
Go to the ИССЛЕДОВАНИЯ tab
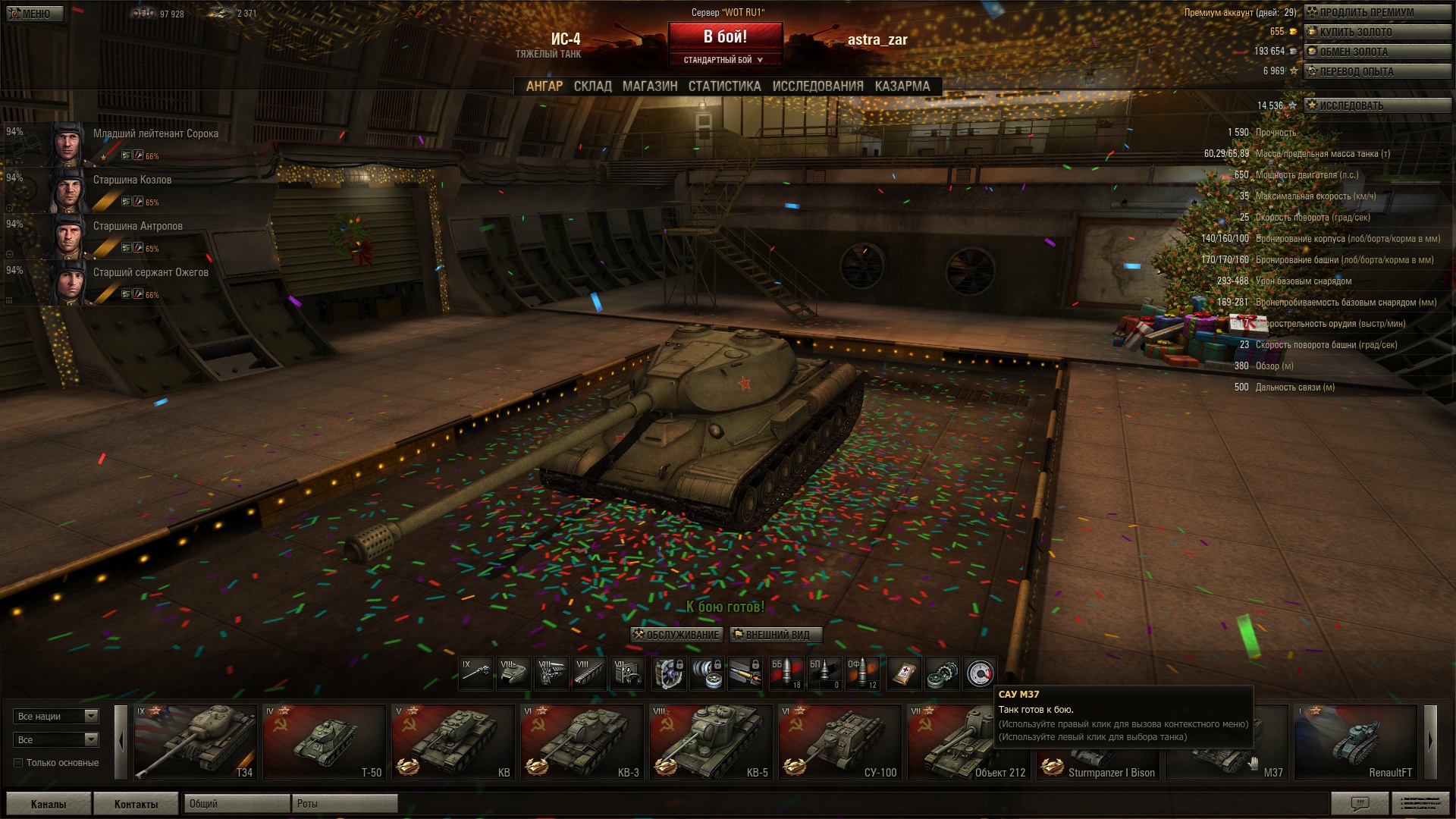tap(817, 86)
